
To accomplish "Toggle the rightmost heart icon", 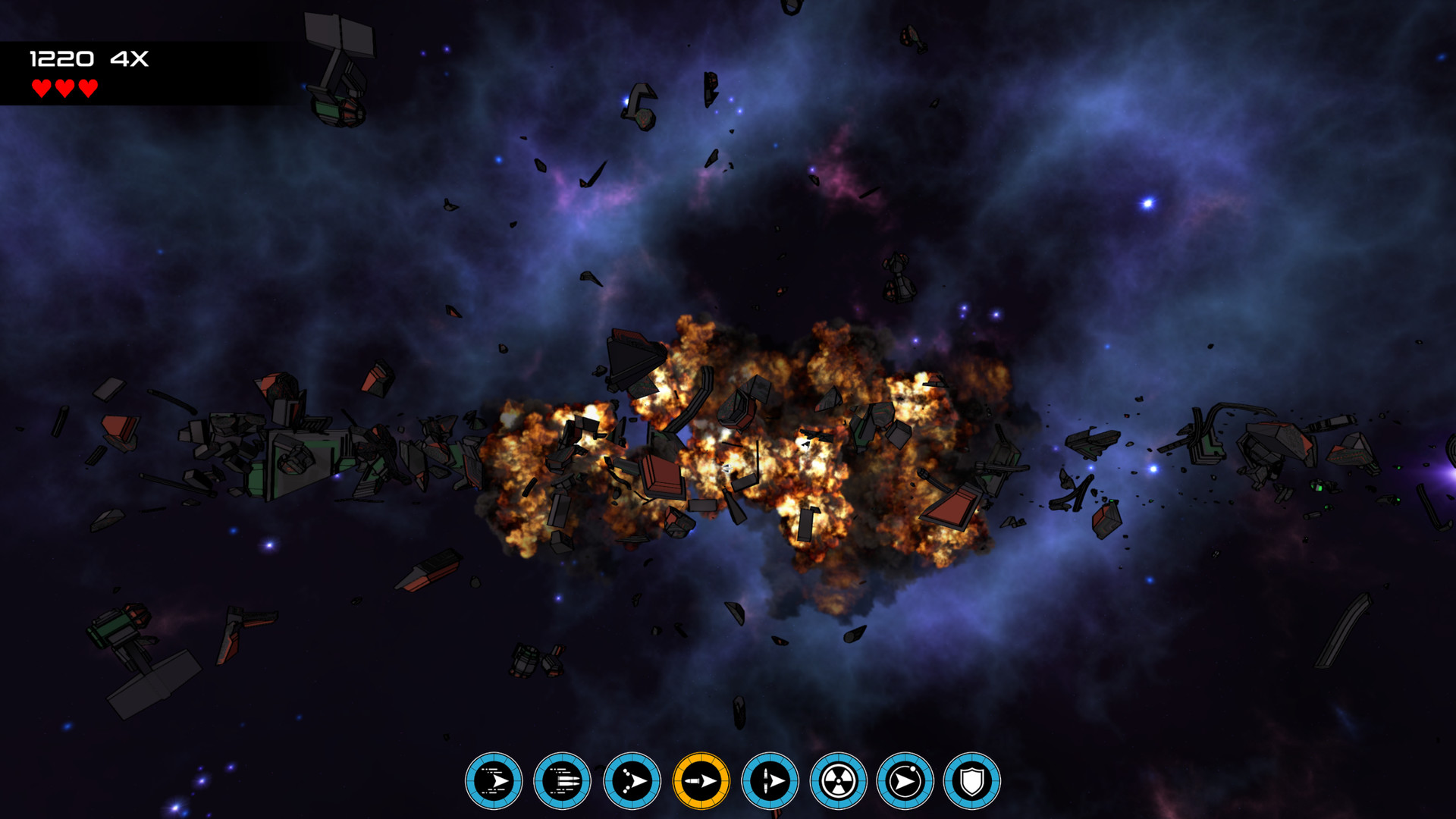I will click(87, 87).
